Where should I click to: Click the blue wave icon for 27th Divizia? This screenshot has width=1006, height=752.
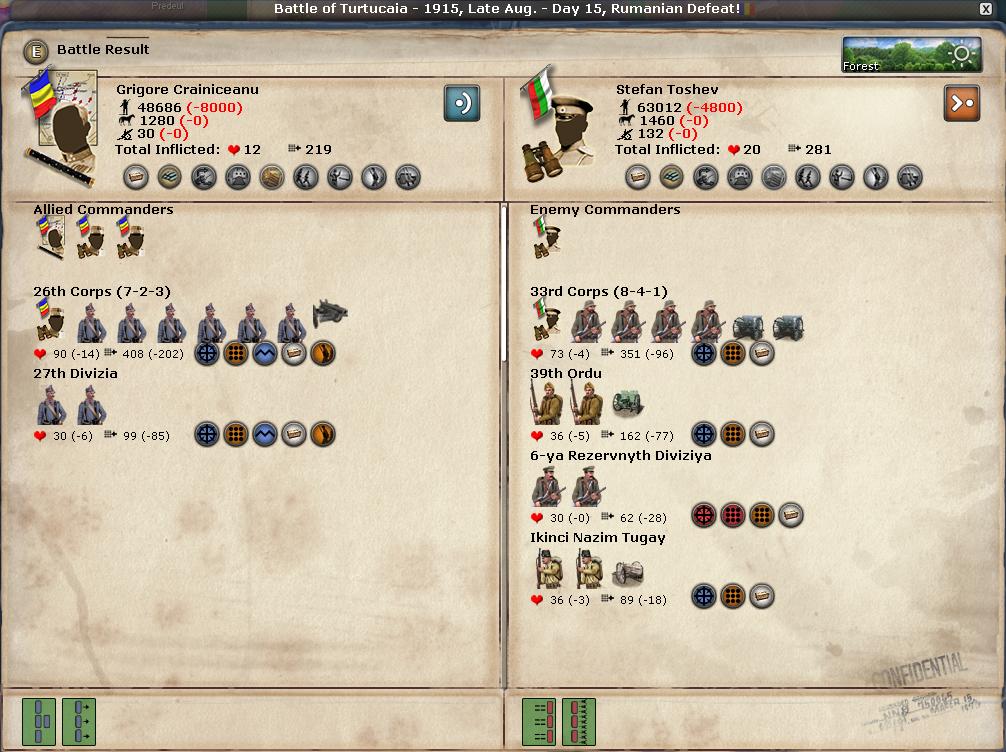click(x=265, y=434)
